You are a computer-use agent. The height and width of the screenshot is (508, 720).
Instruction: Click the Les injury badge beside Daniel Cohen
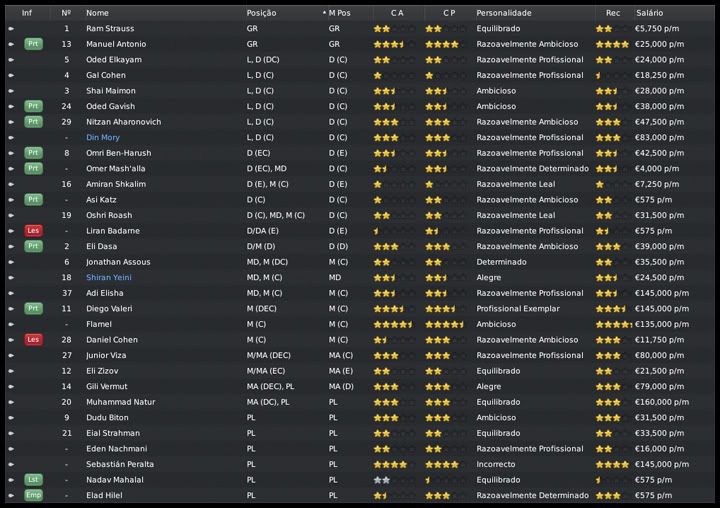coord(33,340)
